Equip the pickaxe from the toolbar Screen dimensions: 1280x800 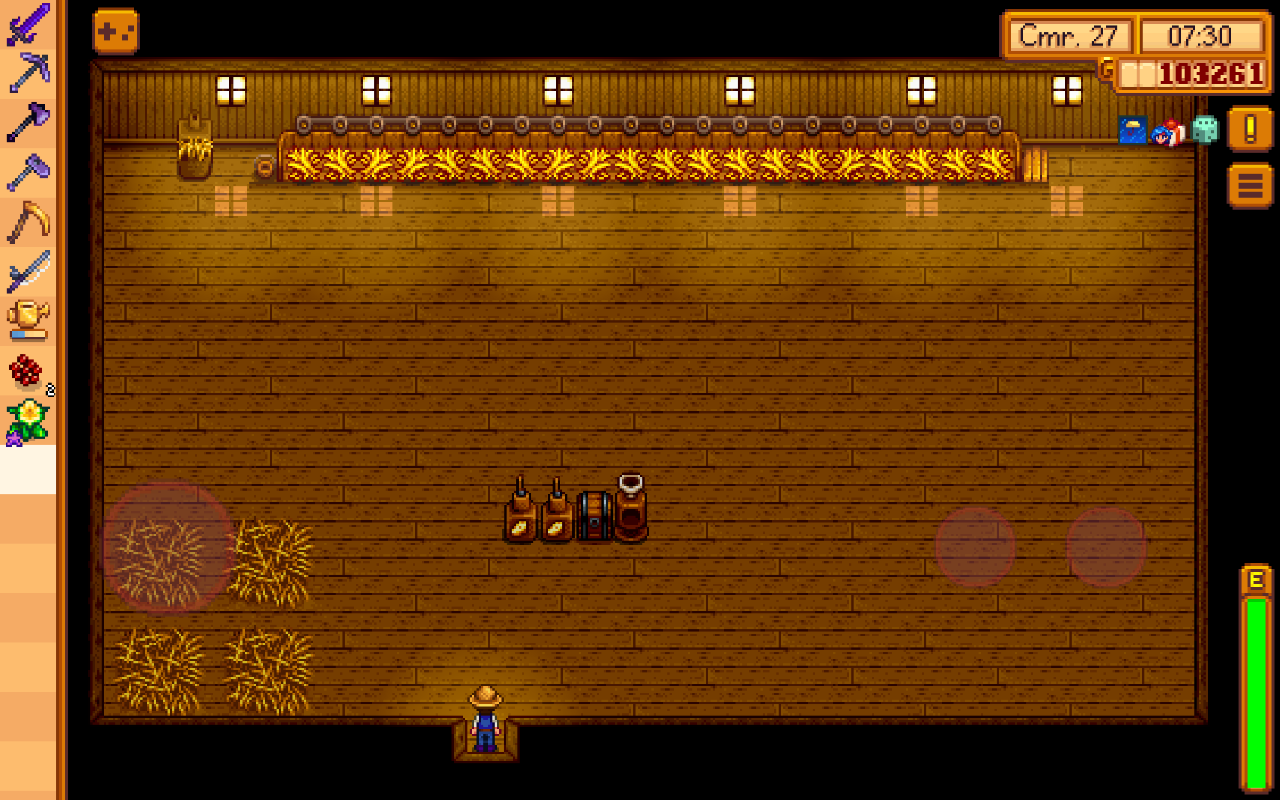pyautogui.click(x=28, y=73)
